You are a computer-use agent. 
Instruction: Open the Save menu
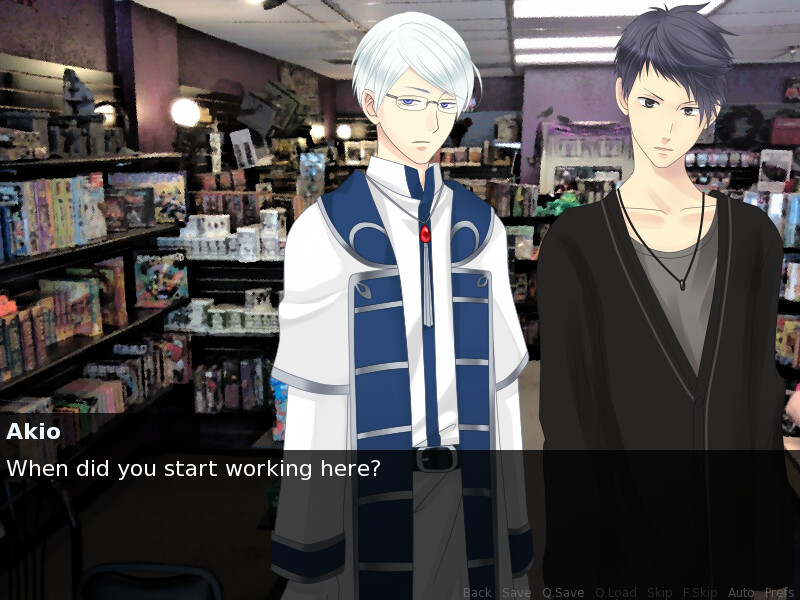pyautogui.click(x=516, y=593)
